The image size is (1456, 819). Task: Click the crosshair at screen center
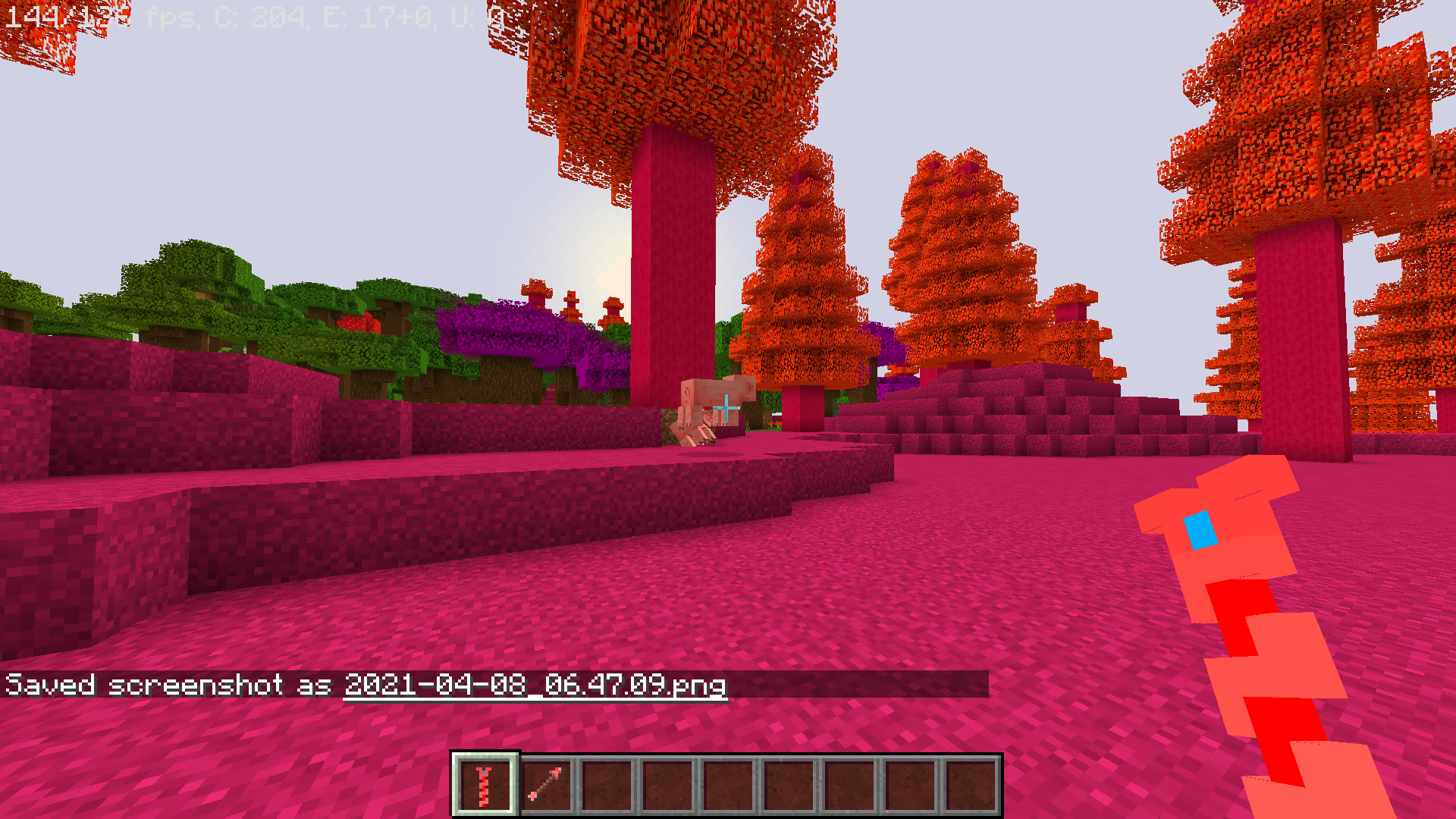pyautogui.click(x=727, y=409)
